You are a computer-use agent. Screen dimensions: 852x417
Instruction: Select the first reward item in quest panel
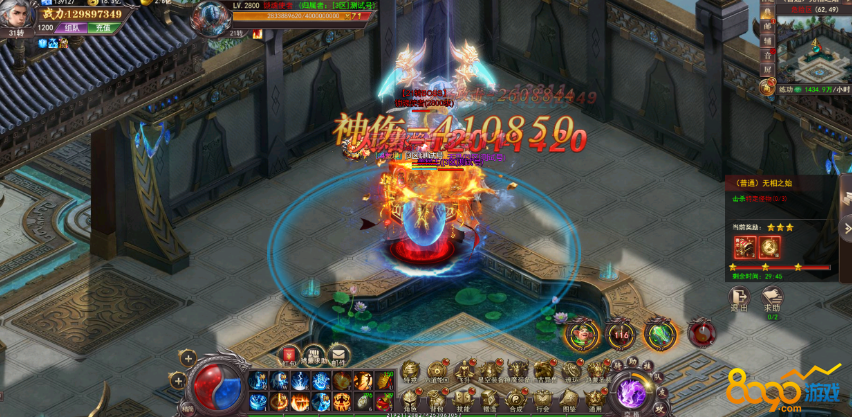(x=745, y=246)
